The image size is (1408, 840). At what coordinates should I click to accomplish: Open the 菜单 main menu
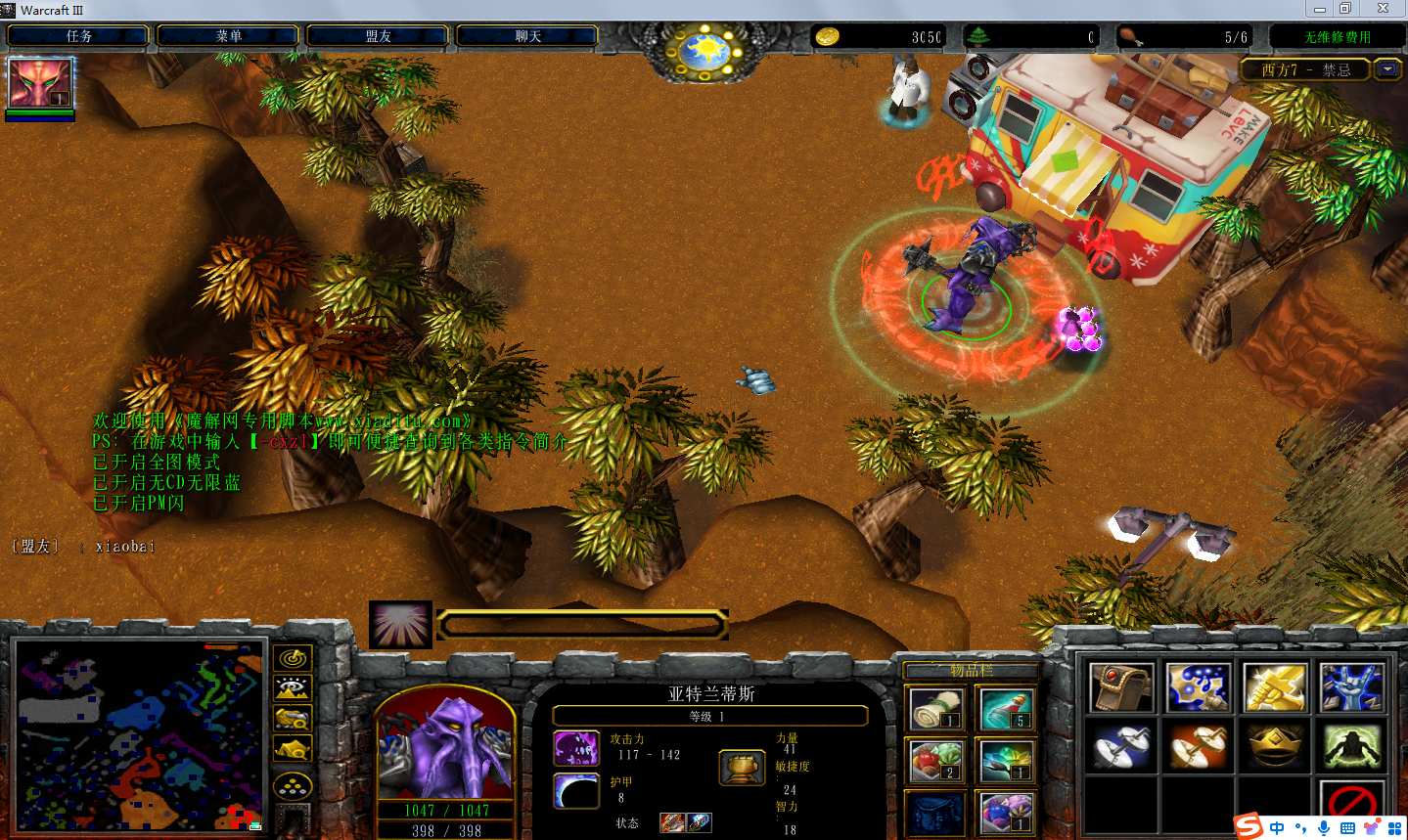(228, 36)
